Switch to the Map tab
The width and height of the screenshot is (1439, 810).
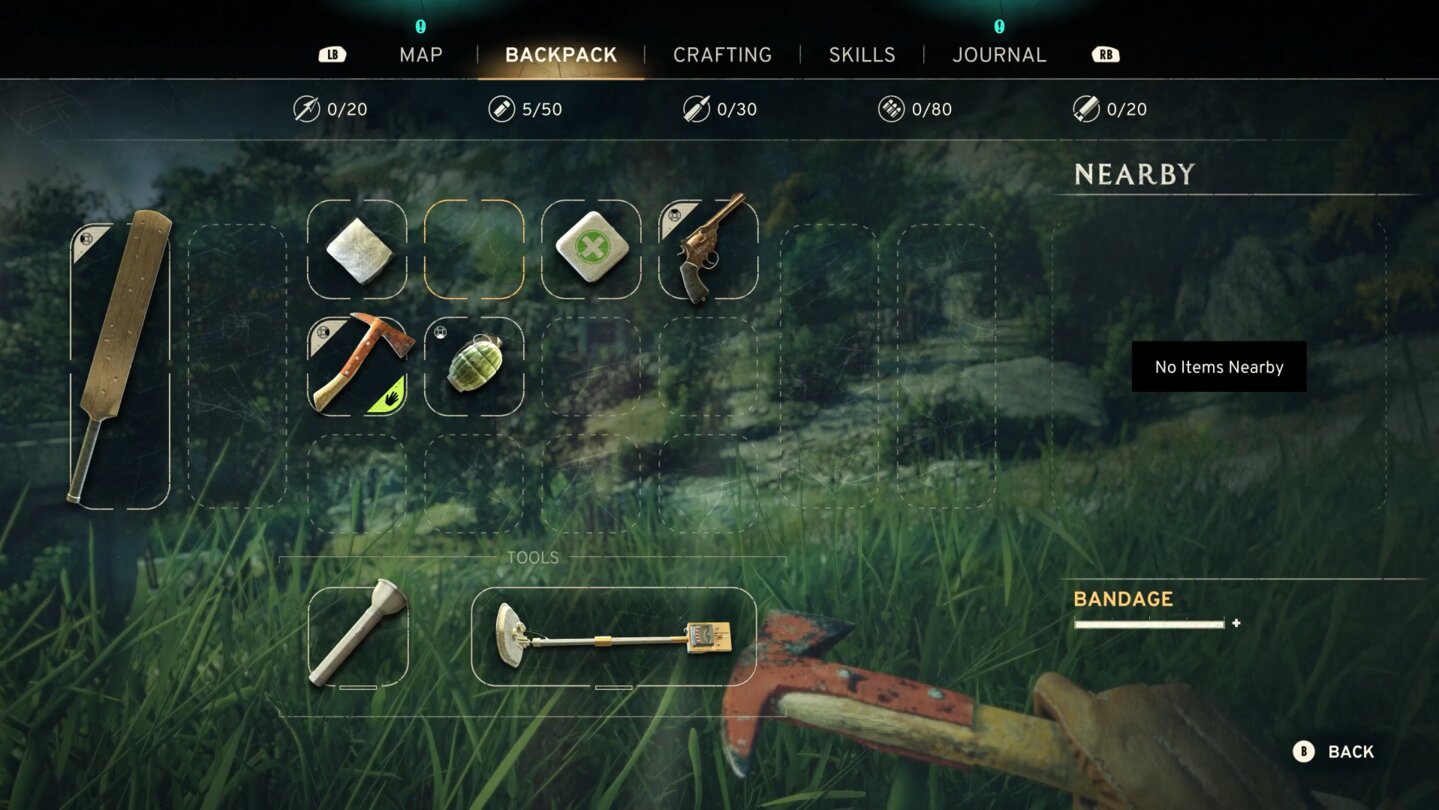coord(421,55)
